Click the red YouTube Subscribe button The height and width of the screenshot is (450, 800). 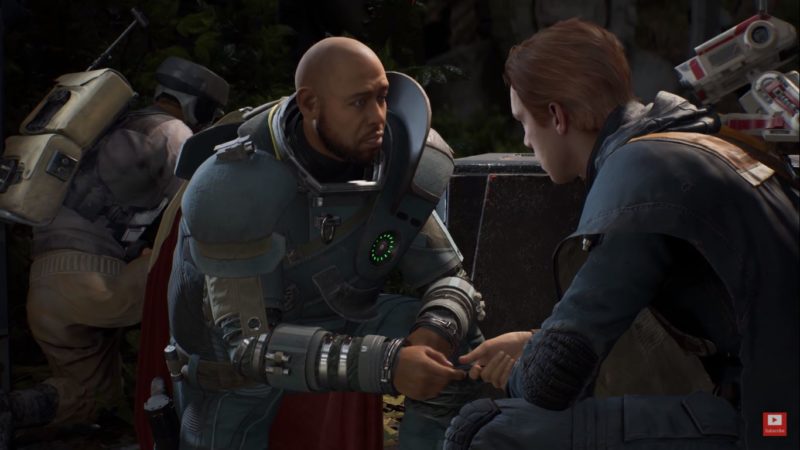(774, 423)
